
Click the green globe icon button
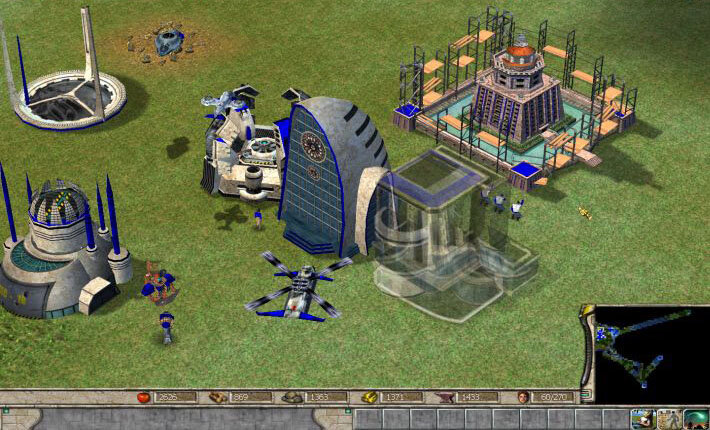(695, 418)
